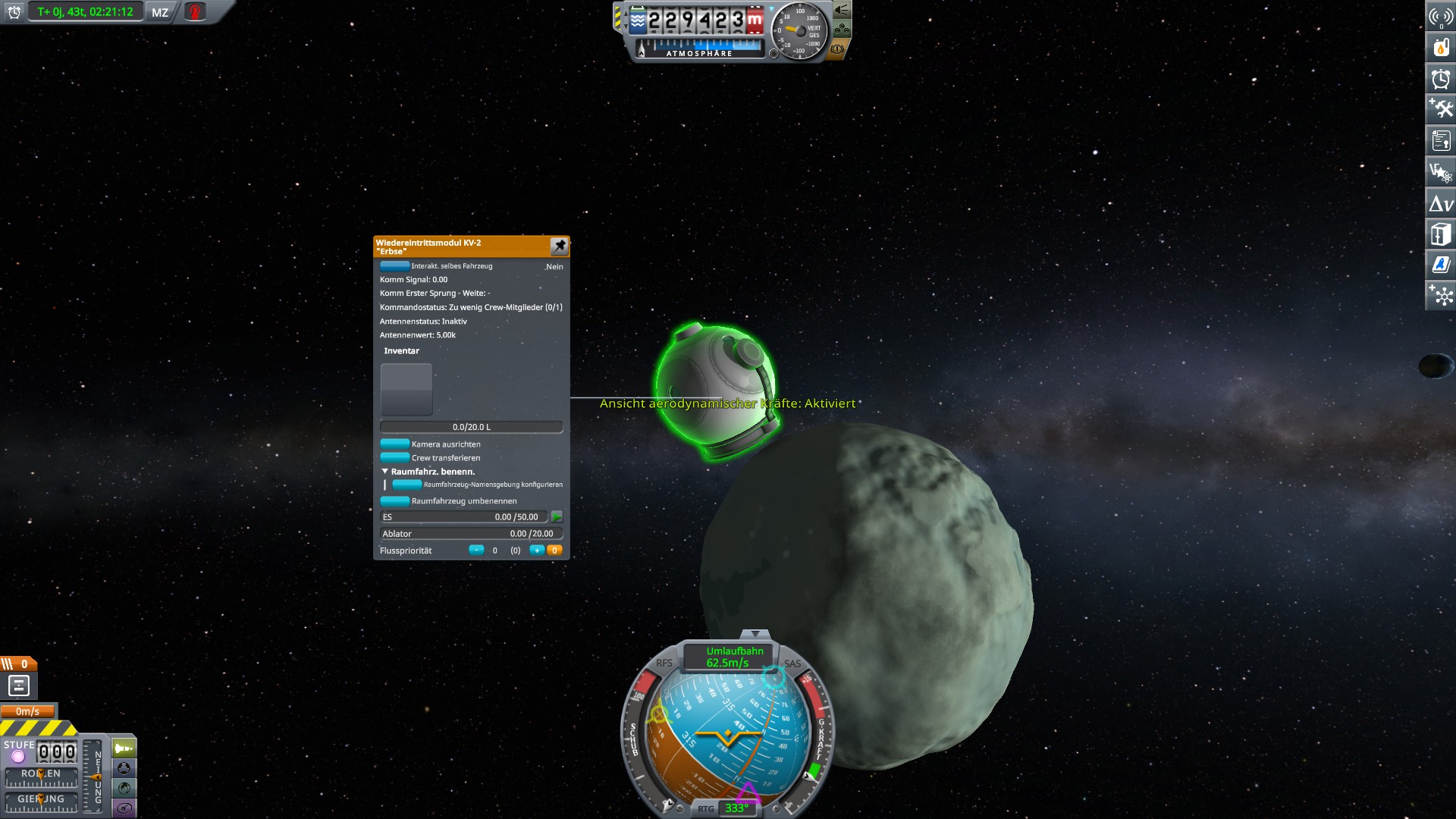Decrease Flussprioritat with minus button
This screenshot has height=819, width=1456.
click(475, 551)
